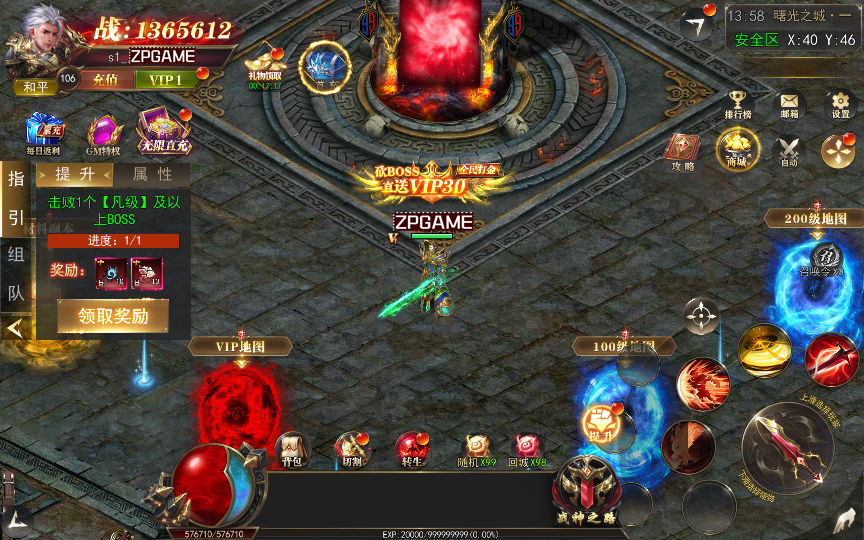Viewport: 864px width, 540px height.
Task: Open the GM特权 purple gem icon
Action: point(102,132)
